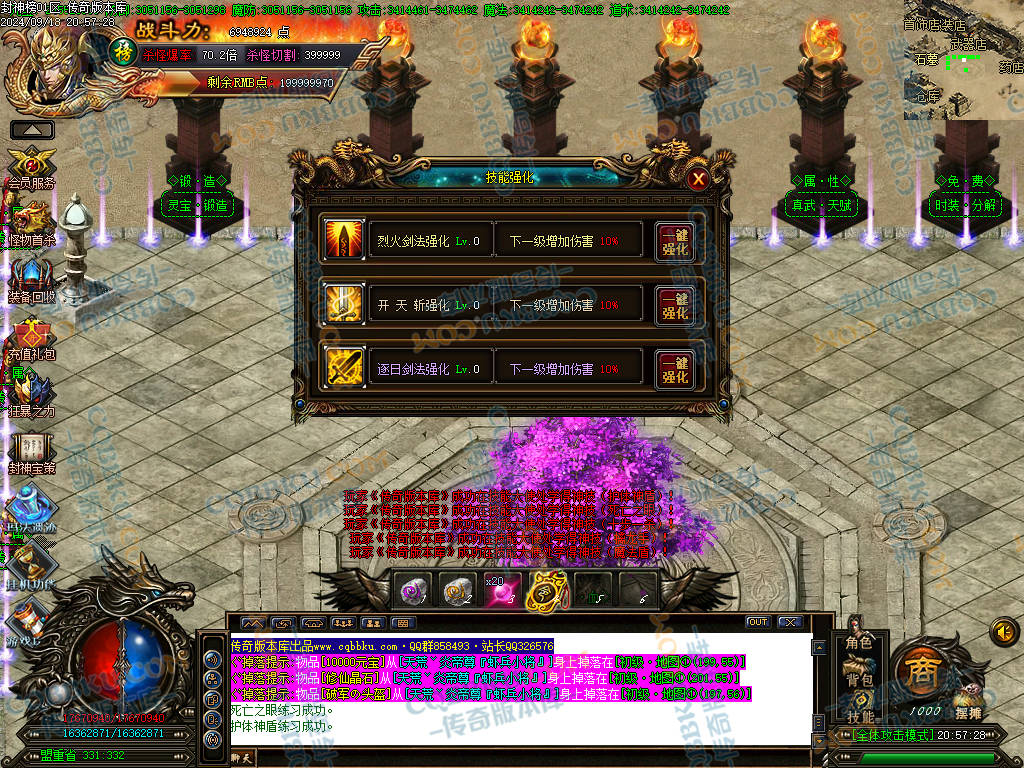Collapse the left menu with arrow button
Image resolution: width=1024 pixels, height=768 pixels.
[x=32, y=130]
